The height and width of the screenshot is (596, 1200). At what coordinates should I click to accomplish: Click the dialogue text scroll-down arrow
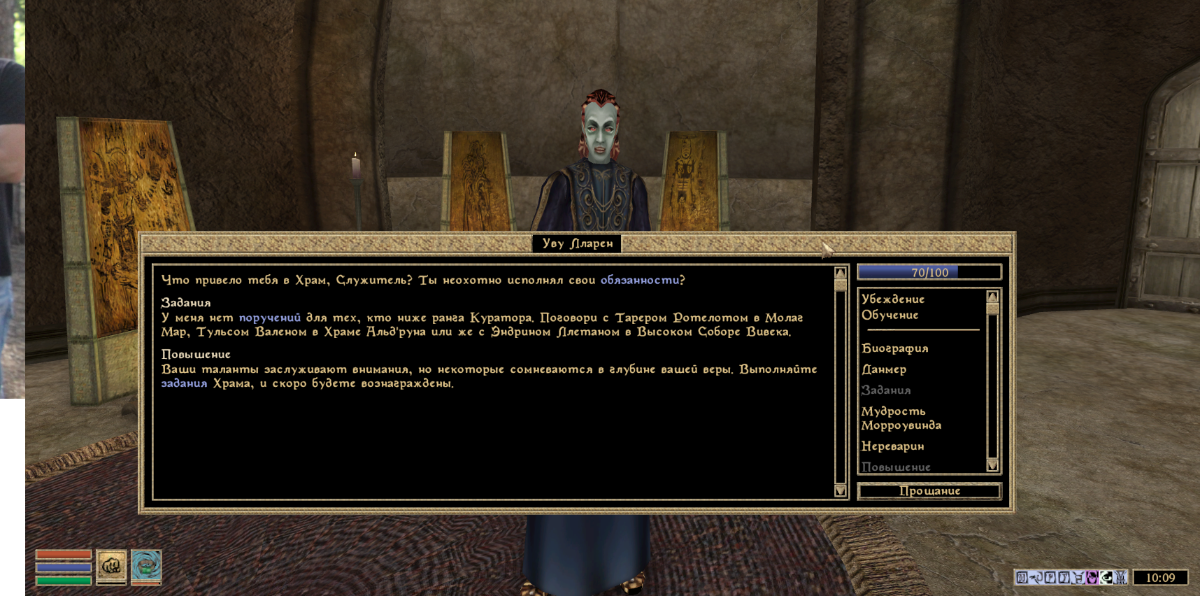[840, 490]
